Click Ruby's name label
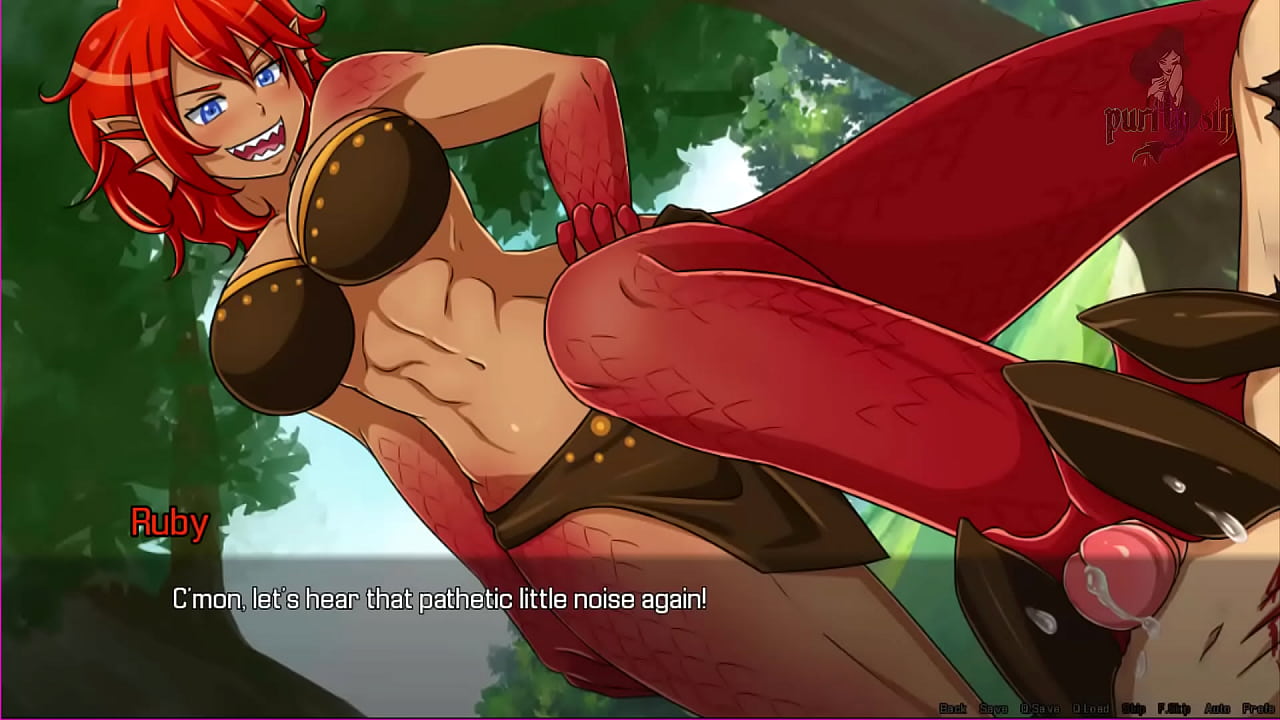The width and height of the screenshot is (1280, 720). 170,522
